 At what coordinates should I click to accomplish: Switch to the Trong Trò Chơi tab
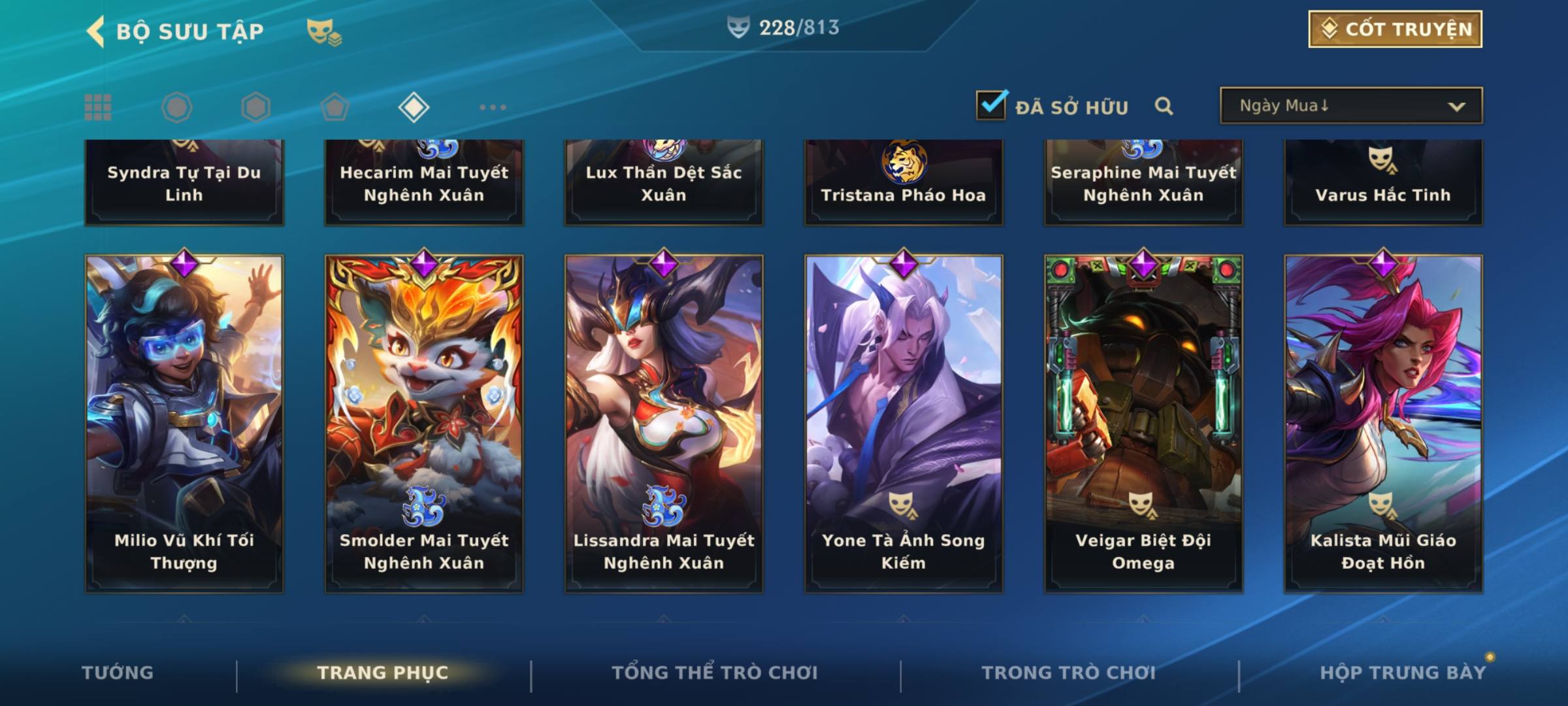pos(1068,673)
